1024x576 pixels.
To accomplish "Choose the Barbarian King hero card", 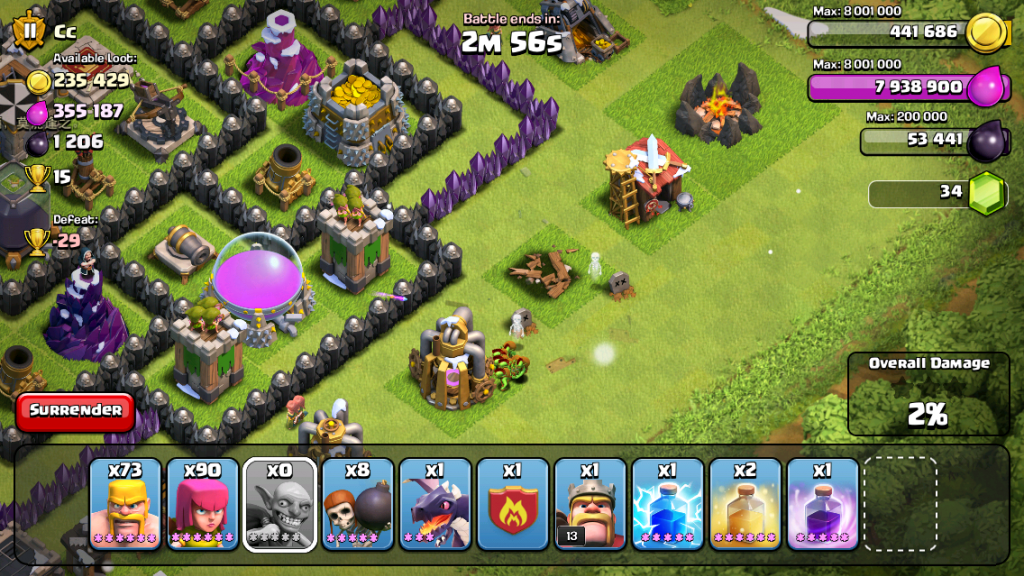I will (590, 504).
